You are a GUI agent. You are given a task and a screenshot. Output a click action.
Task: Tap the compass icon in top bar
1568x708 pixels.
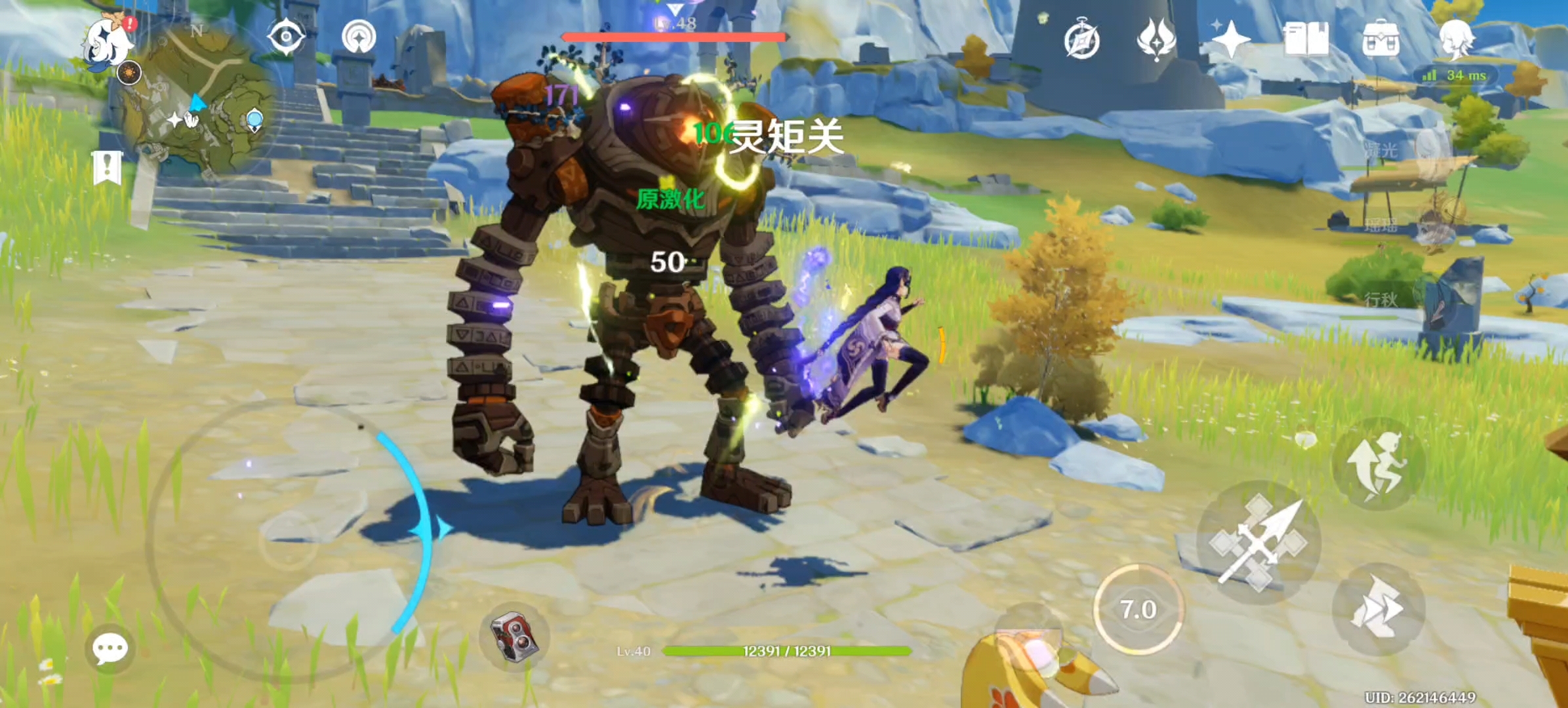[1081, 40]
